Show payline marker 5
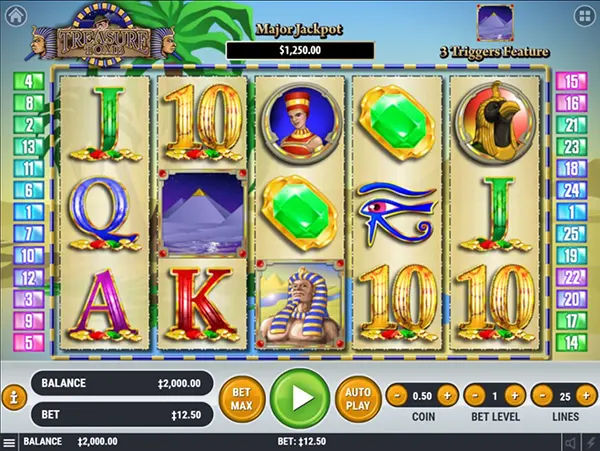Image resolution: width=600 pixels, height=451 pixels. (27, 342)
